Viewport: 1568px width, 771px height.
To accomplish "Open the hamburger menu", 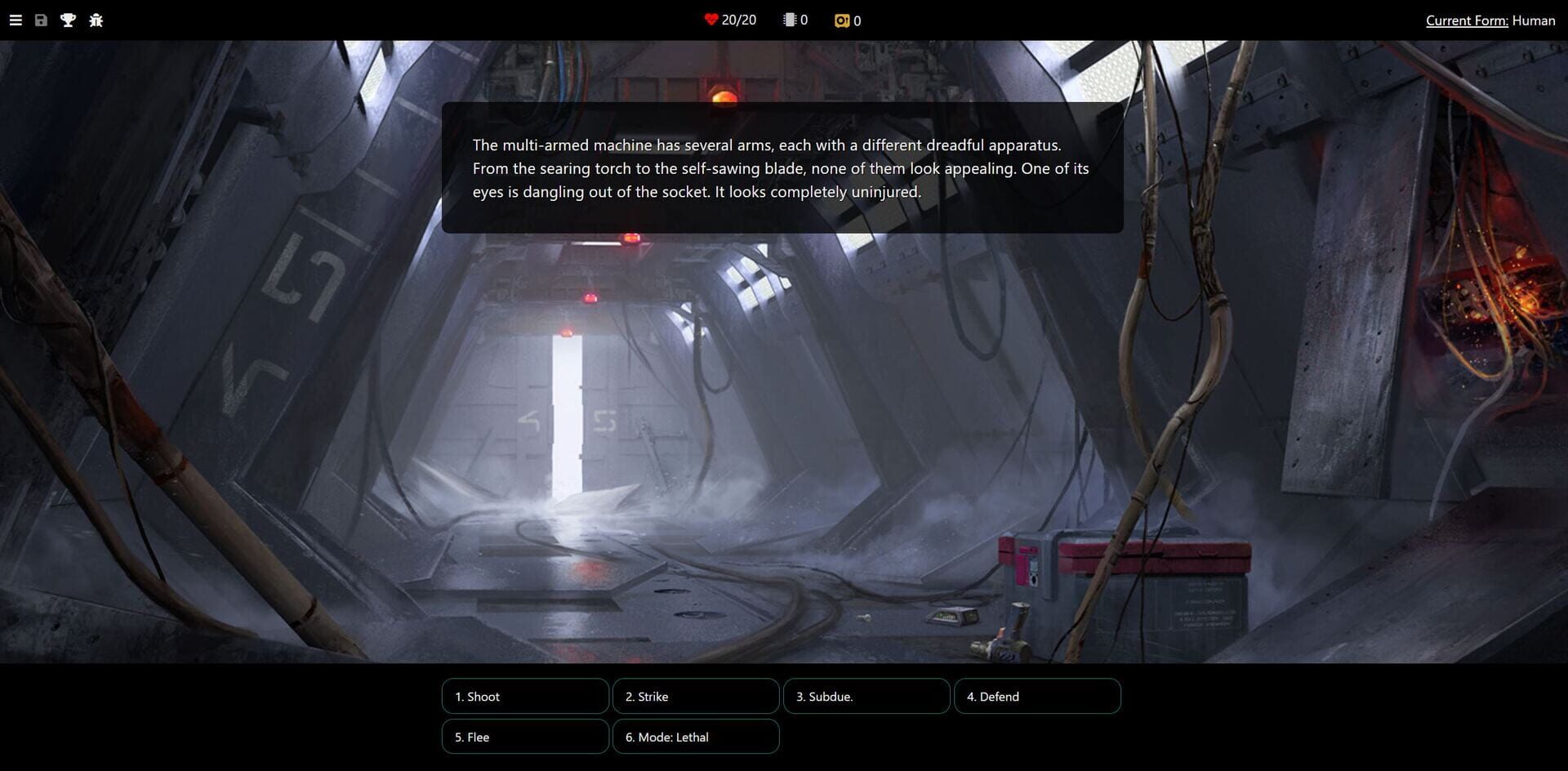I will coord(15,20).
